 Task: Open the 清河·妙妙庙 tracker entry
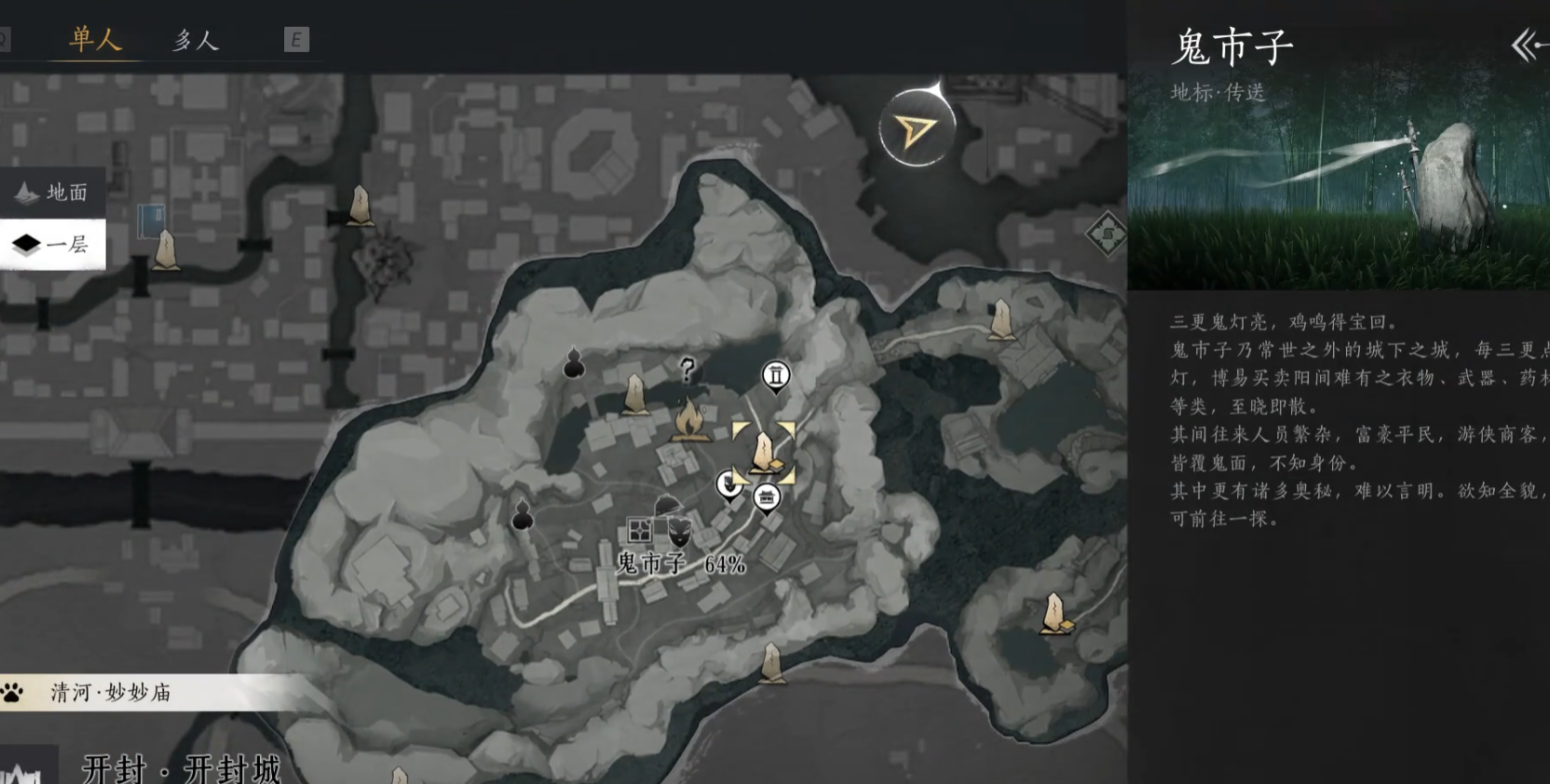[112, 693]
